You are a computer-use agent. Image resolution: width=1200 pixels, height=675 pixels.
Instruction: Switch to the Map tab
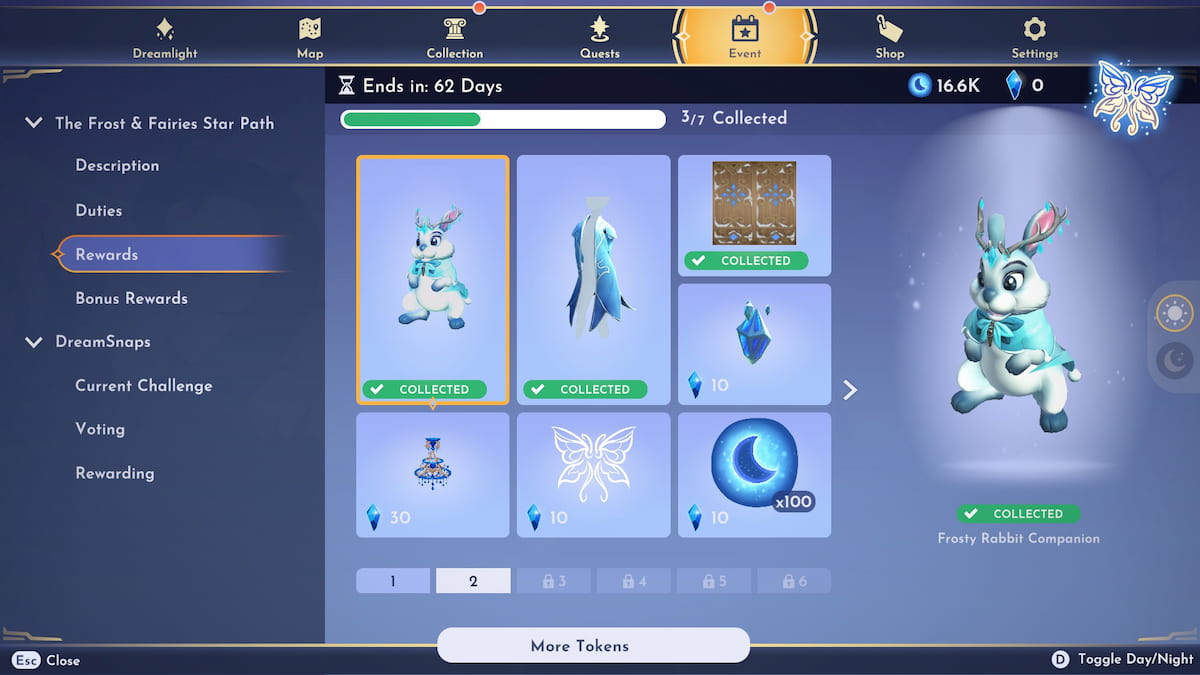310,38
